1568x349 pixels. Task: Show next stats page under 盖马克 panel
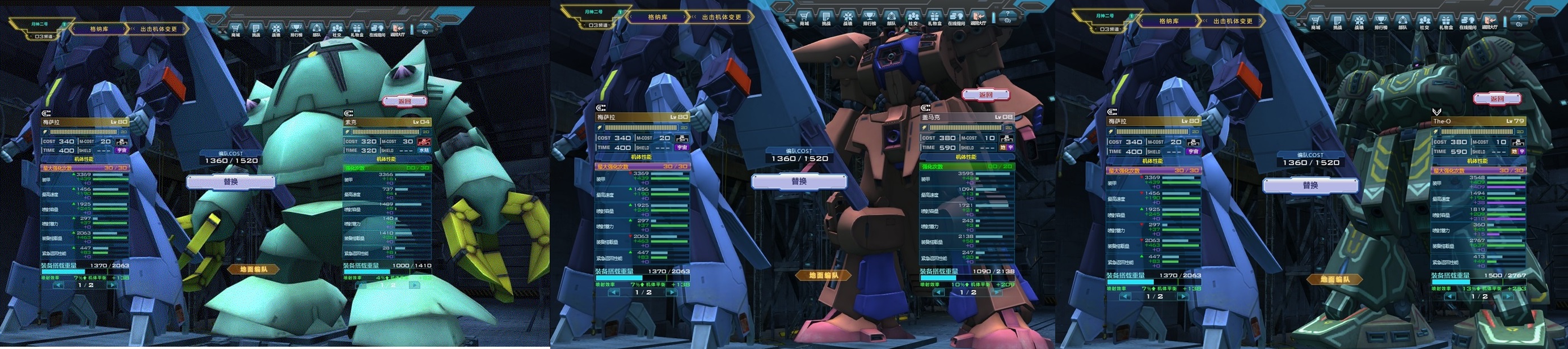point(995,292)
